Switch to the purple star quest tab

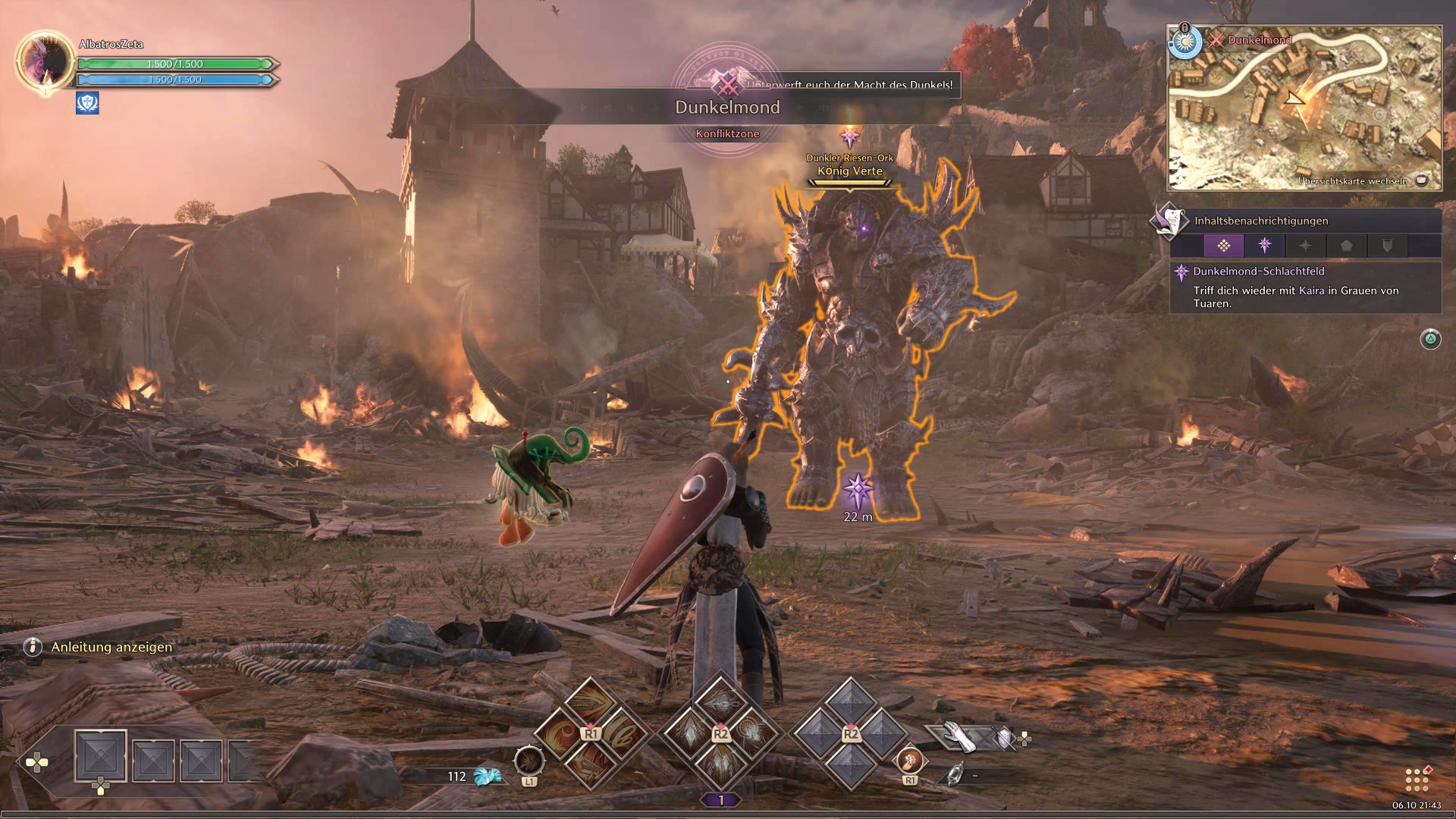coord(1264,246)
